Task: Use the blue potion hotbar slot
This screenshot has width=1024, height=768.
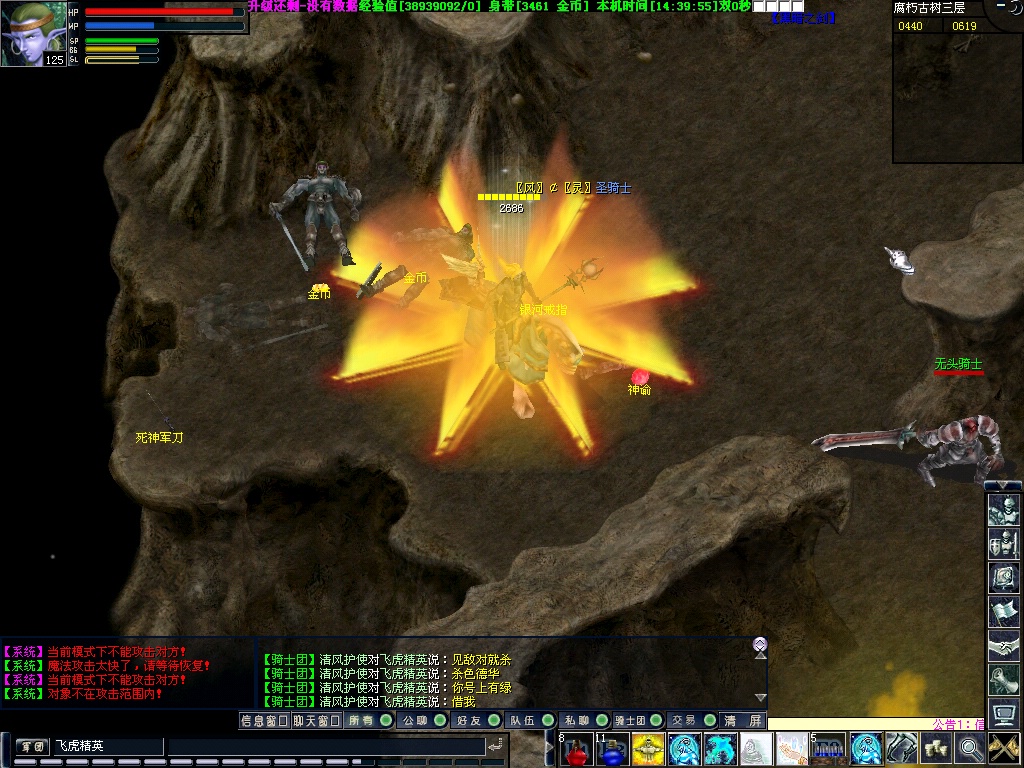Action: 612,749
